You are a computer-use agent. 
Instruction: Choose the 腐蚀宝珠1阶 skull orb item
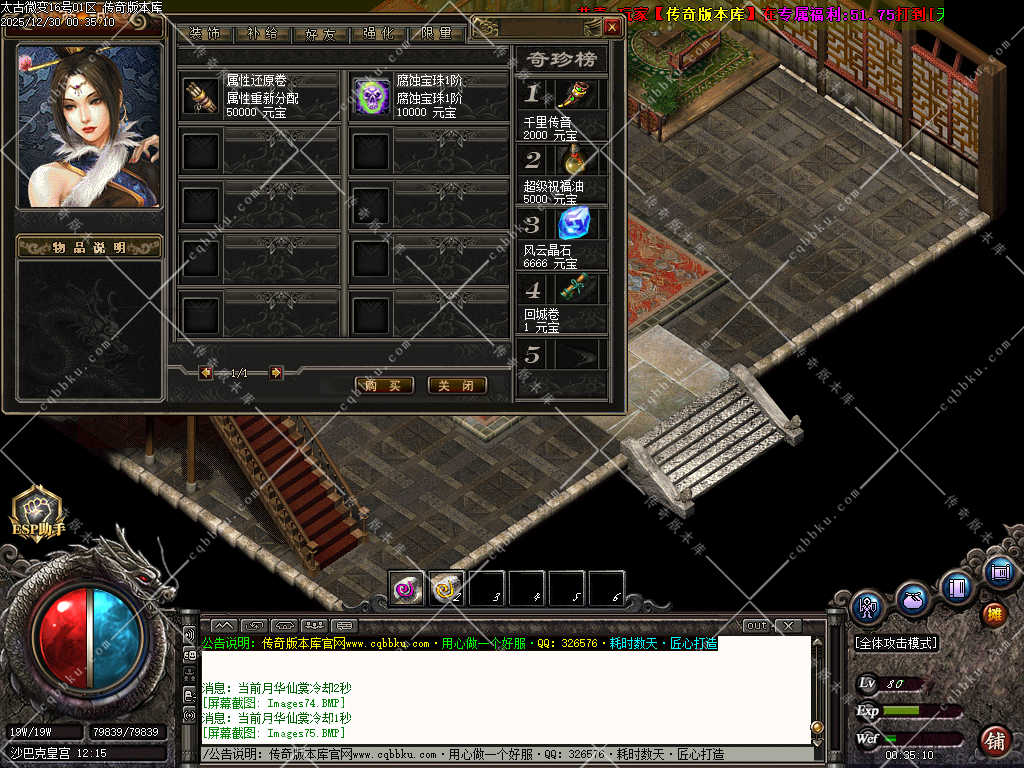tap(372, 97)
